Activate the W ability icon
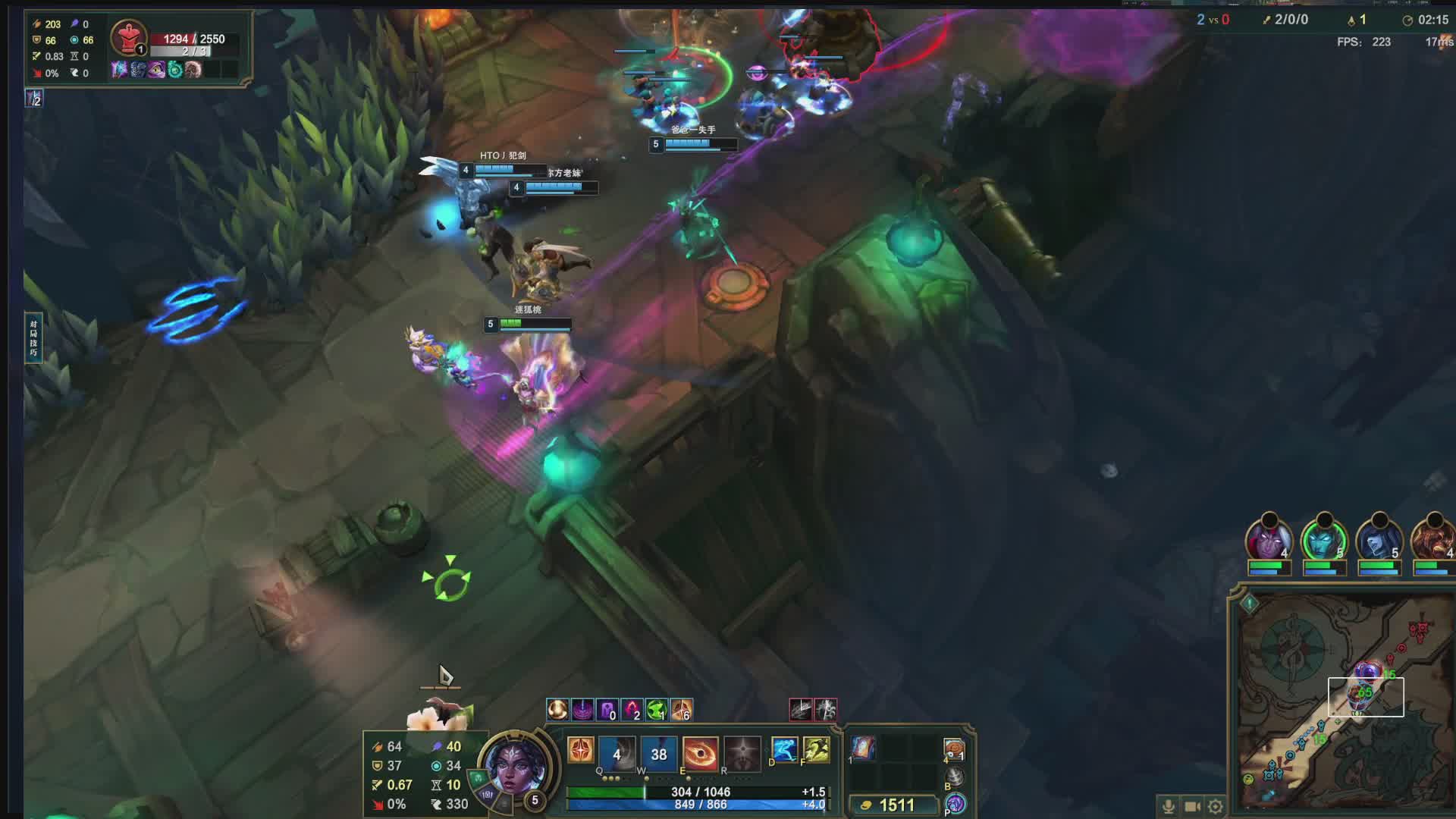Image resolution: width=1456 pixels, height=819 pixels. coord(658,753)
